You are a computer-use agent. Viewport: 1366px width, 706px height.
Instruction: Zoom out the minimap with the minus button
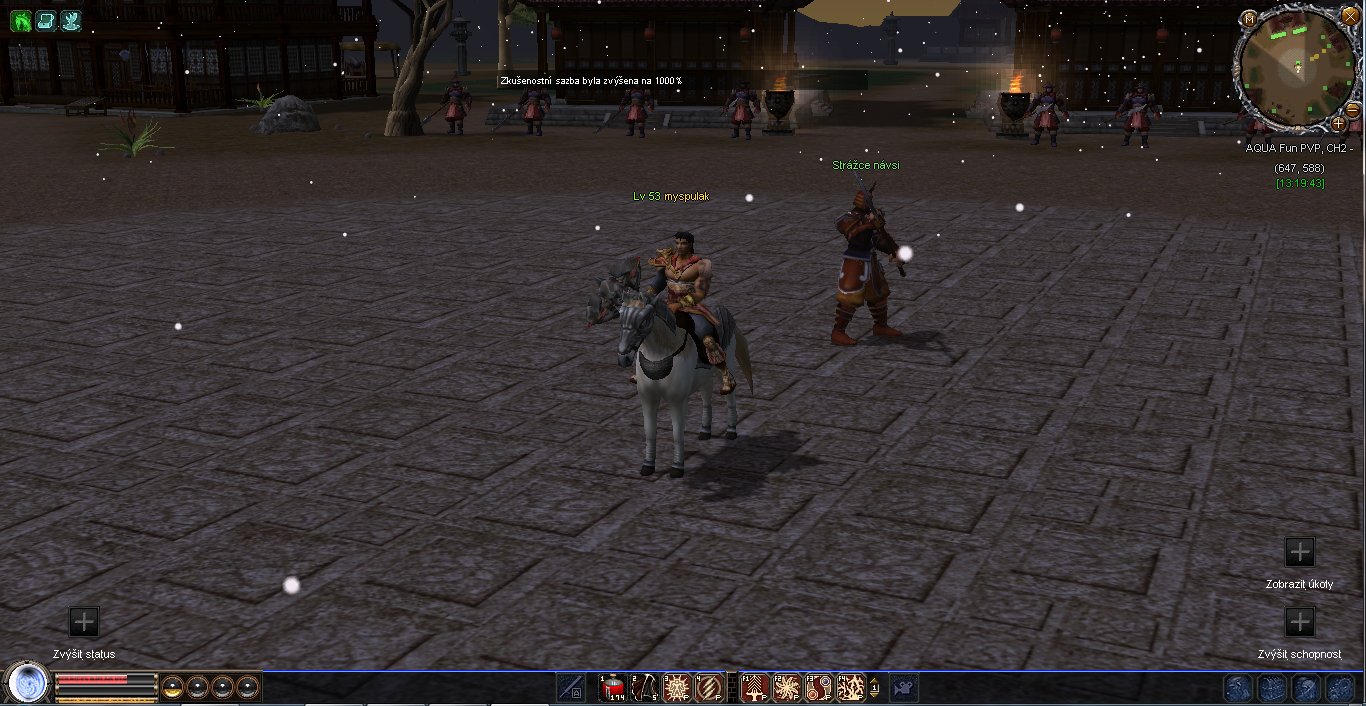point(1352,109)
